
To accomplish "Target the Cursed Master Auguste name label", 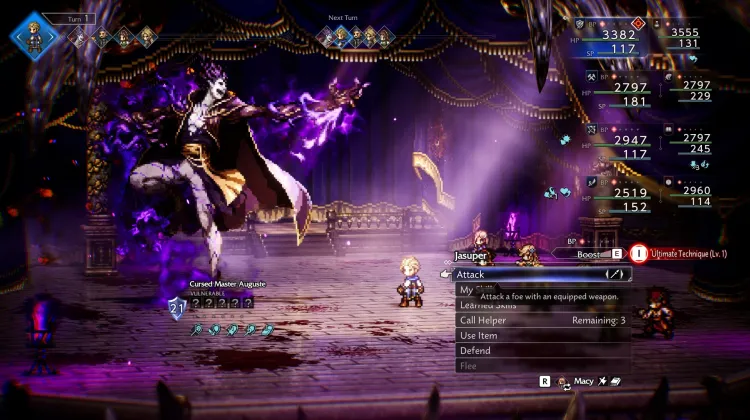I will tap(229, 285).
